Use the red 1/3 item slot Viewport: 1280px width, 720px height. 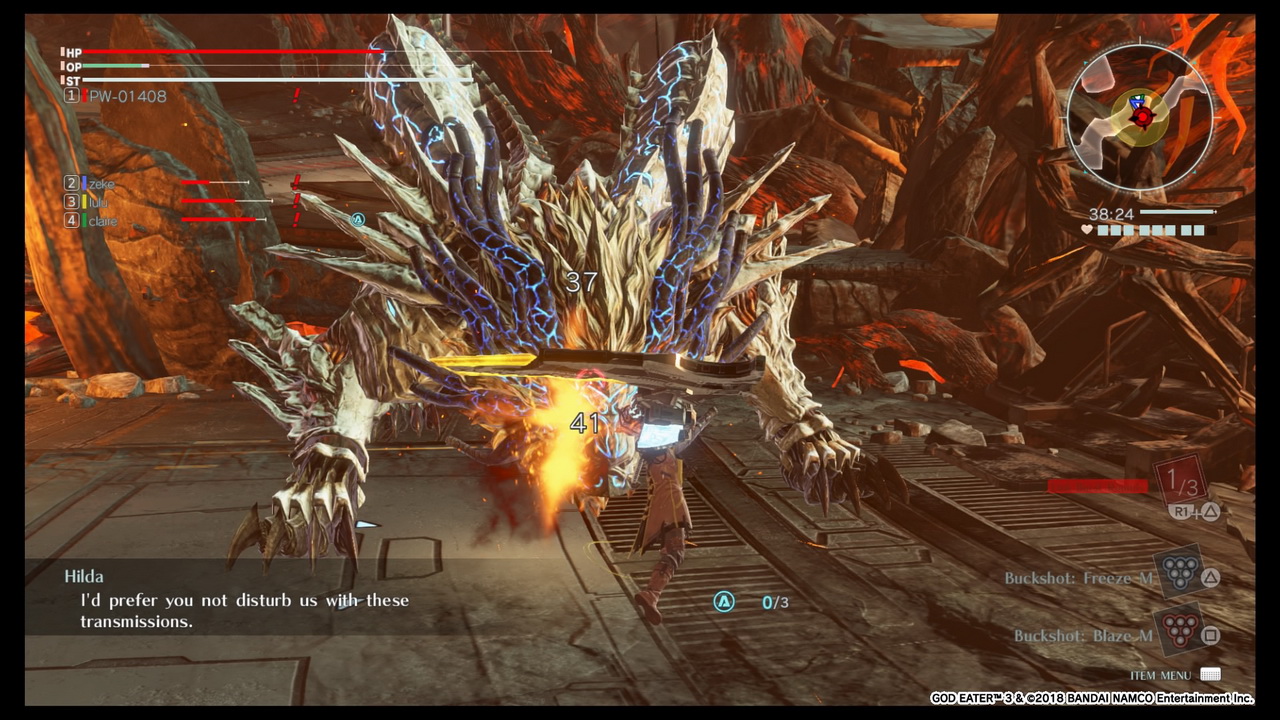(x=1181, y=484)
